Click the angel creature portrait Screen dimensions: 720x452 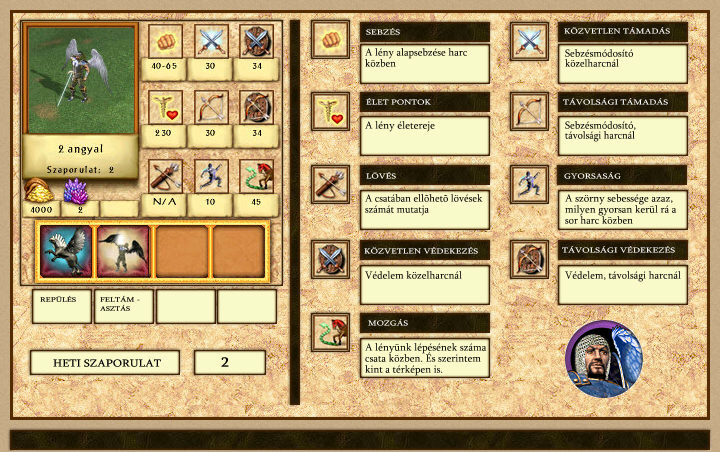pyautogui.click(x=81, y=79)
